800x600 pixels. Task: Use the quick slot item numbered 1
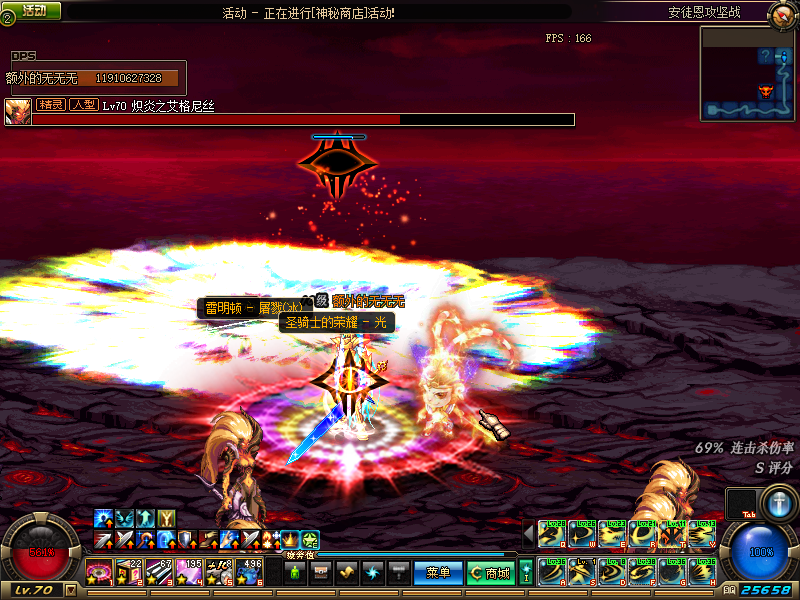[100, 573]
